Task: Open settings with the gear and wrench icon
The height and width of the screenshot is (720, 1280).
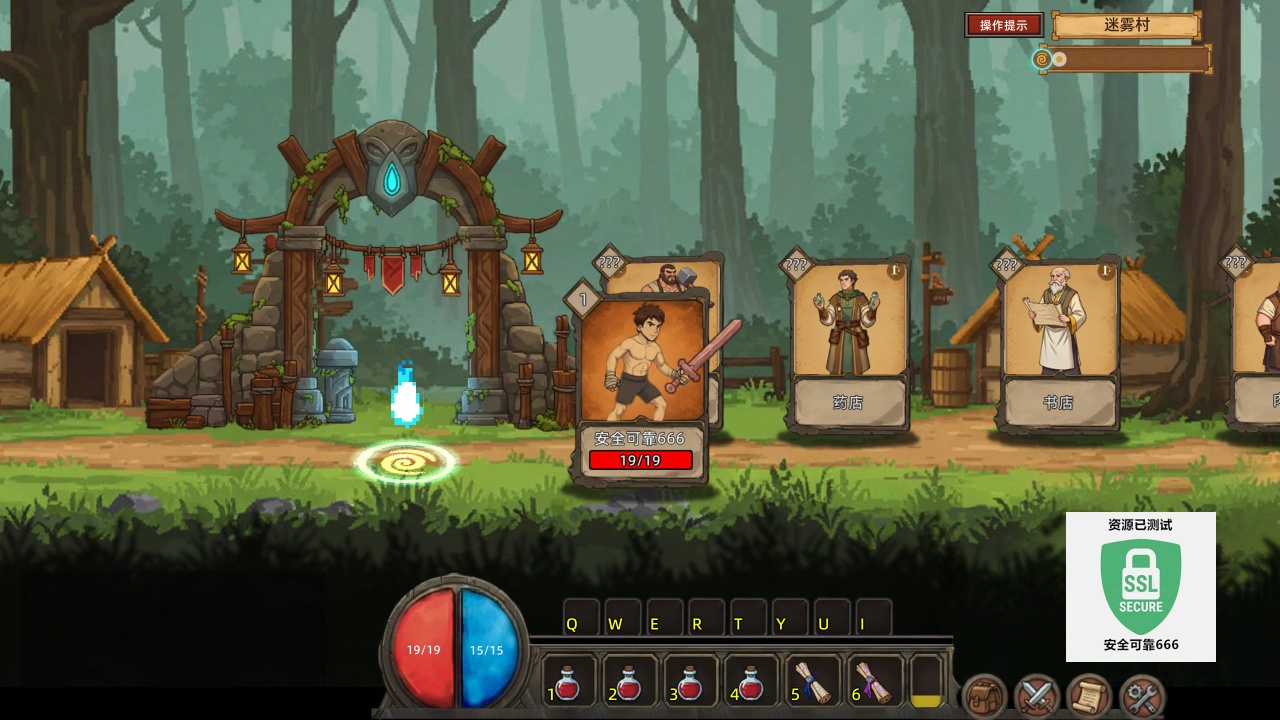Action: (x=1142, y=696)
